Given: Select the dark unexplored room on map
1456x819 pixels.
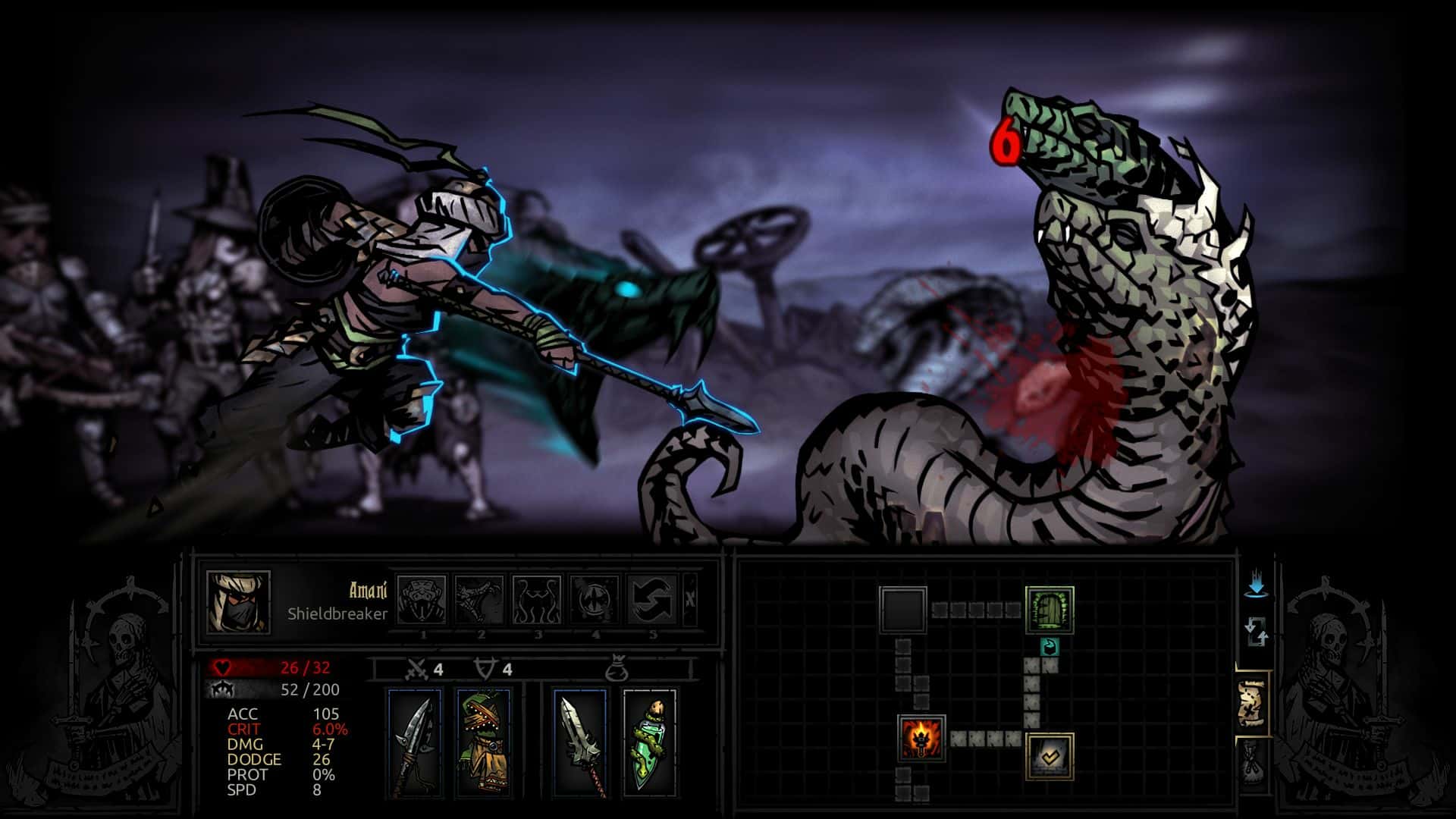Looking at the screenshot, I should 903,609.
